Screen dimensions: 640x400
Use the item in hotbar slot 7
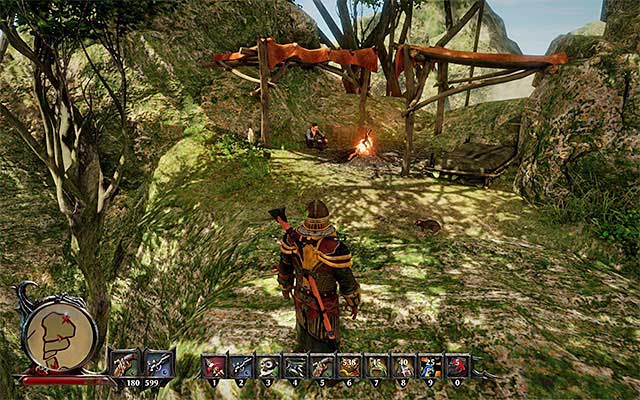pyautogui.click(x=376, y=366)
